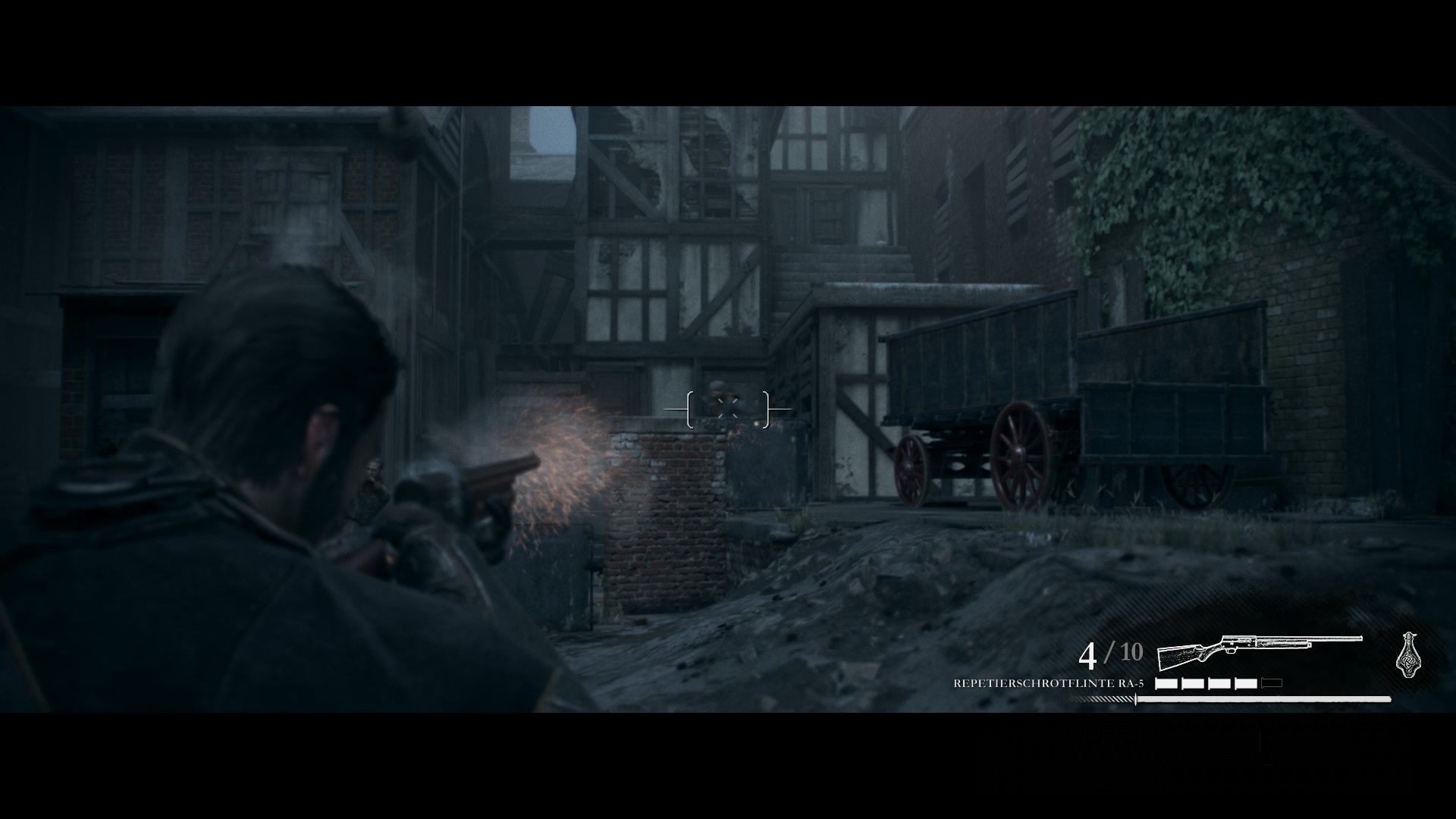Click the fourth white ammo shell icon
The width and height of the screenshot is (1456, 819).
pos(1245,682)
